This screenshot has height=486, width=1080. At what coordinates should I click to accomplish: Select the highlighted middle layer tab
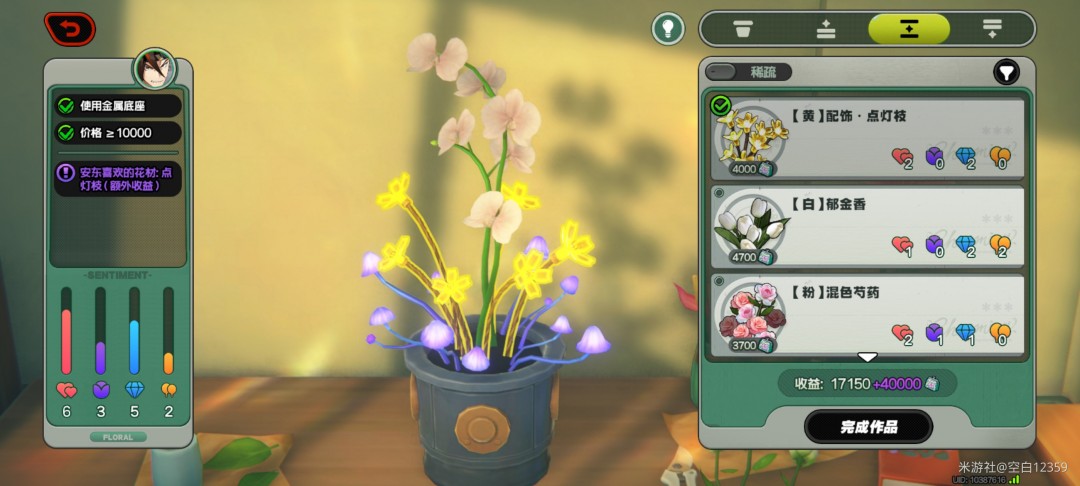tap(908, 28)
